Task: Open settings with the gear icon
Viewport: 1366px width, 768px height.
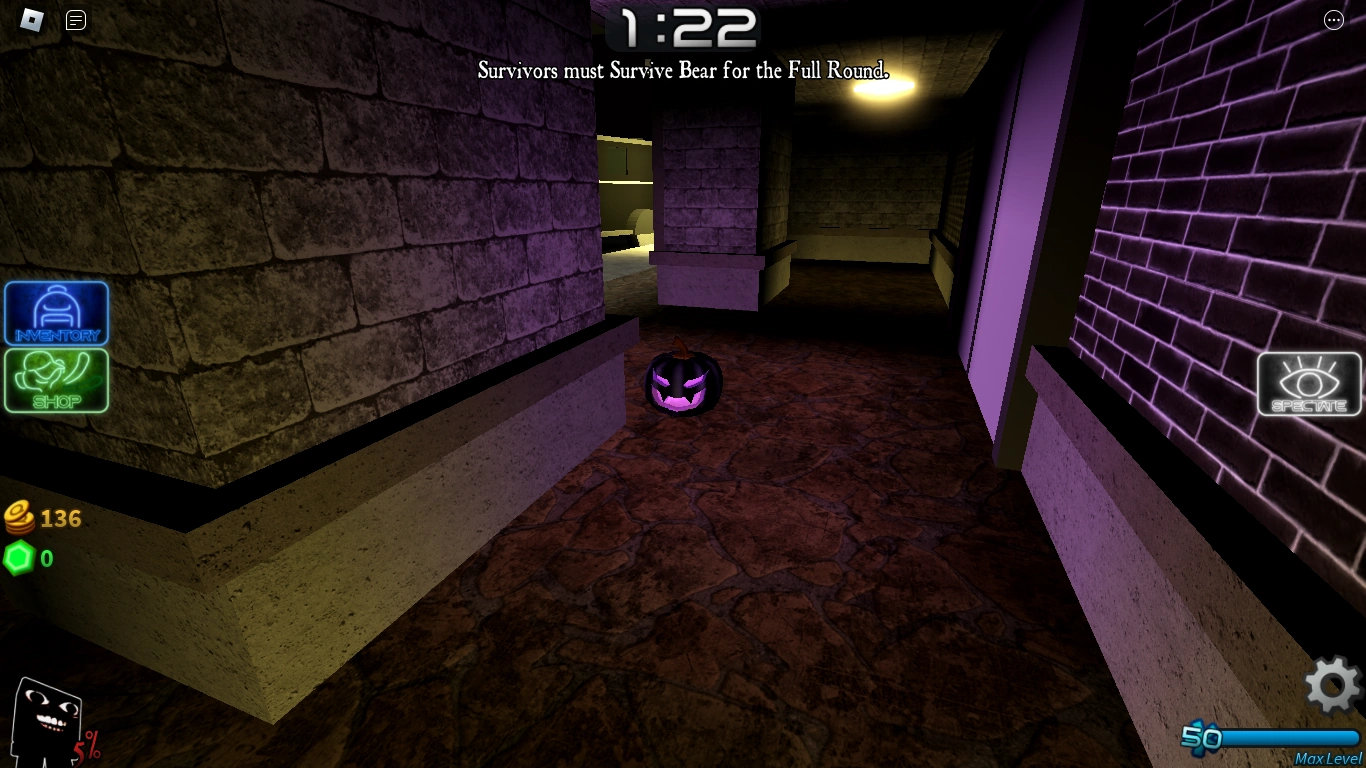Action: [x=1330, y=686]
